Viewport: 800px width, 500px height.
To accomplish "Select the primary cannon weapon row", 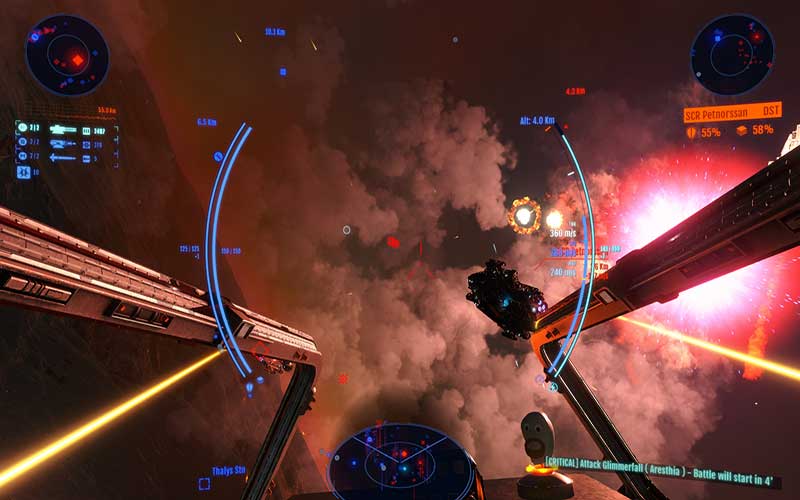I will pyautogui.click(x=64, y=129).
